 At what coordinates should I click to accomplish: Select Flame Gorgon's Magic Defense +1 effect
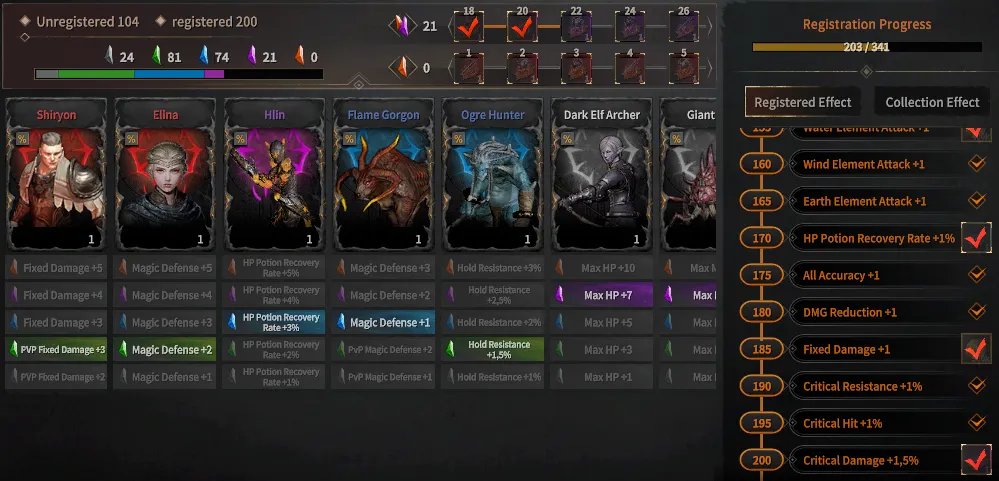click(x=384, y=322)
